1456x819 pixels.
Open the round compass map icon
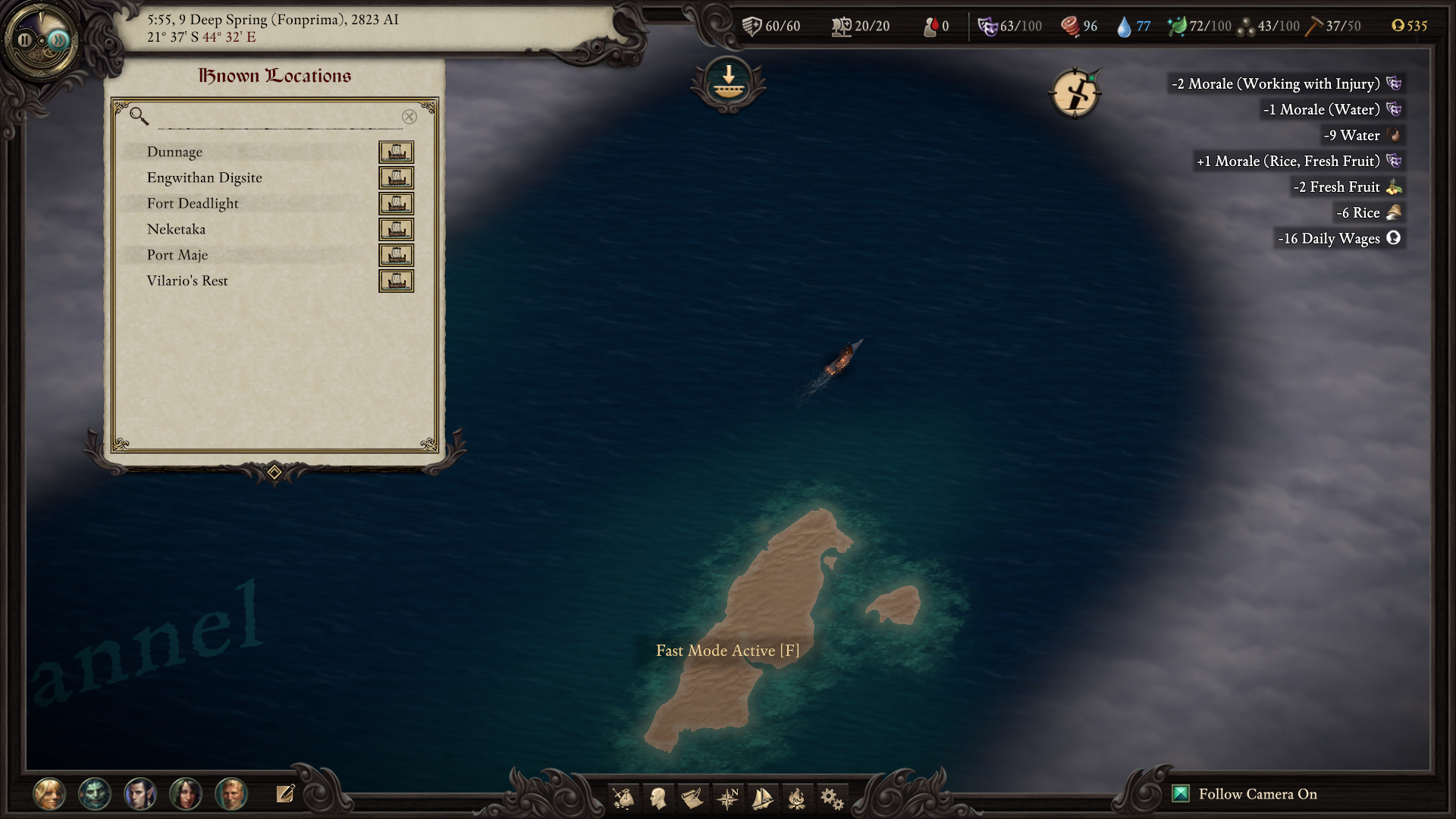pyautogui.click(x=1075, y=94)
